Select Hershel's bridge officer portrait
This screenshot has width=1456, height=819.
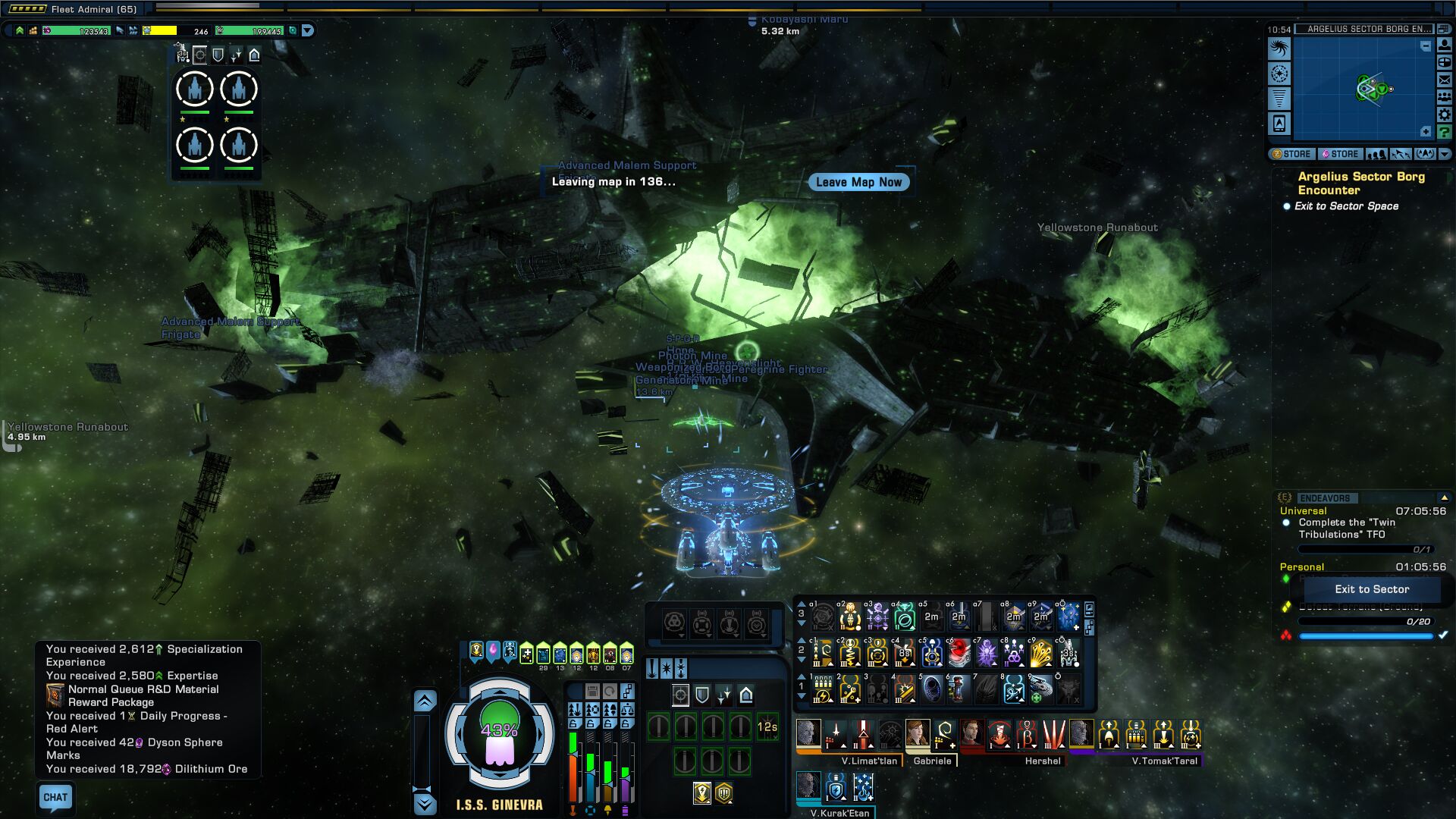click(971, 734)
